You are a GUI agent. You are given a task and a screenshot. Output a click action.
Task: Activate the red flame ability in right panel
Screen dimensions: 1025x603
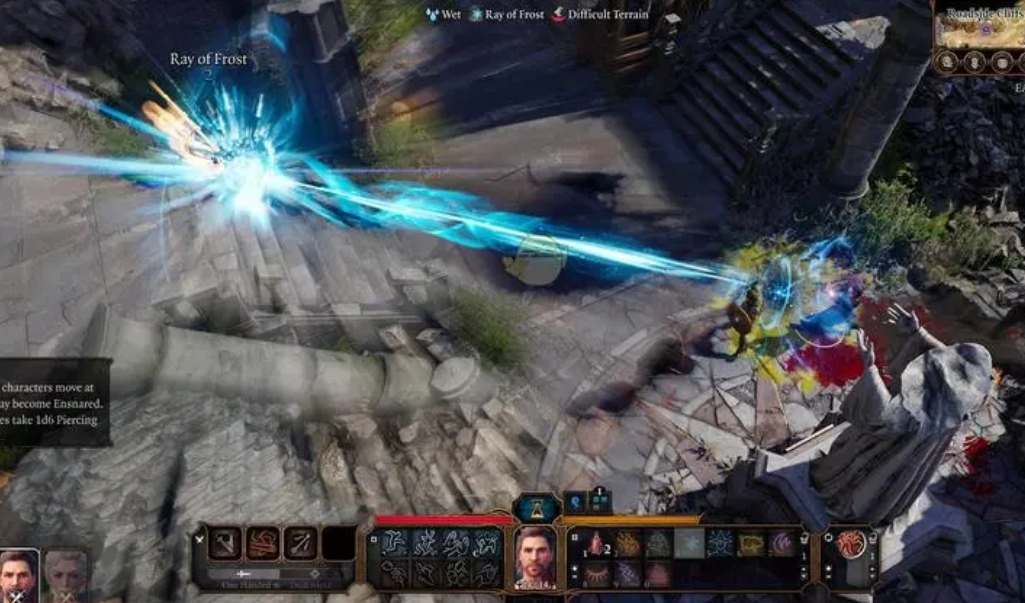[x=849, y=543]
